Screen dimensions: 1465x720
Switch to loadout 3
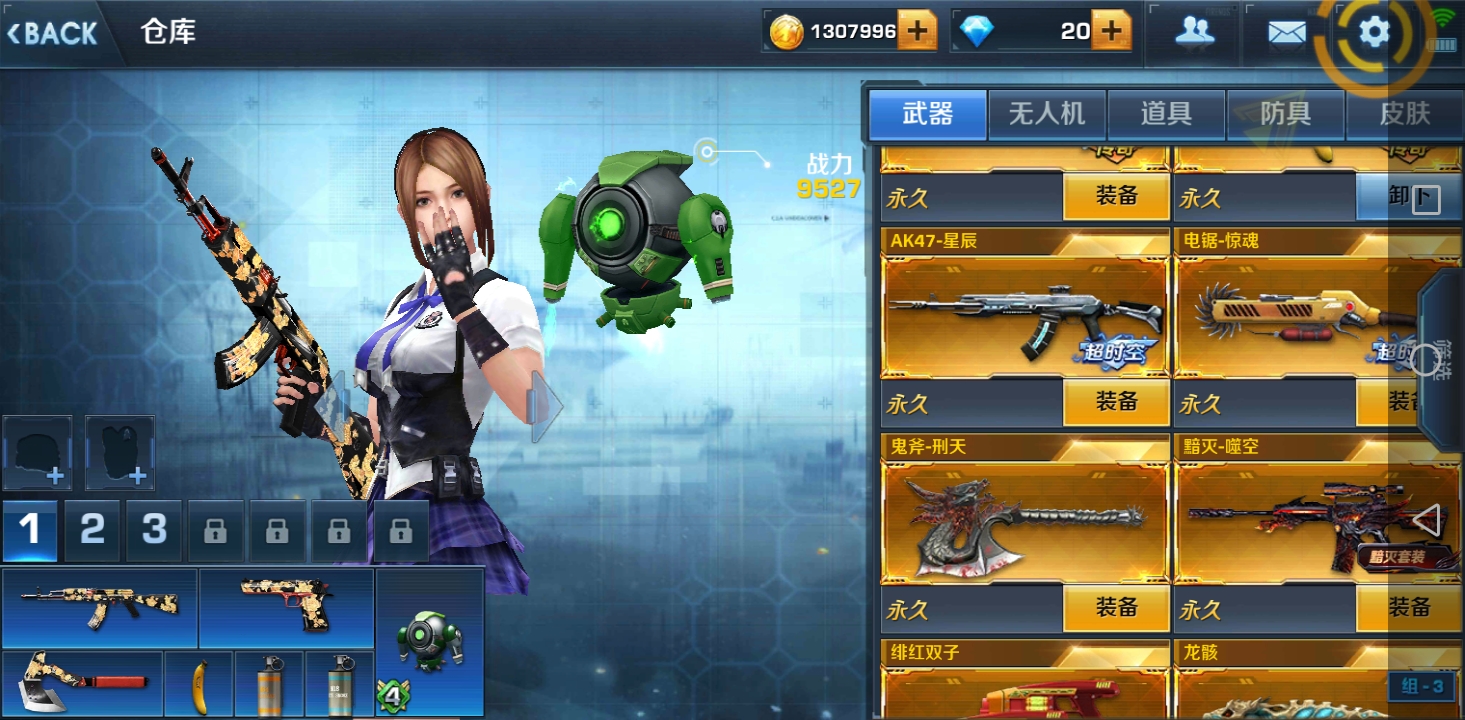[154, 530]
